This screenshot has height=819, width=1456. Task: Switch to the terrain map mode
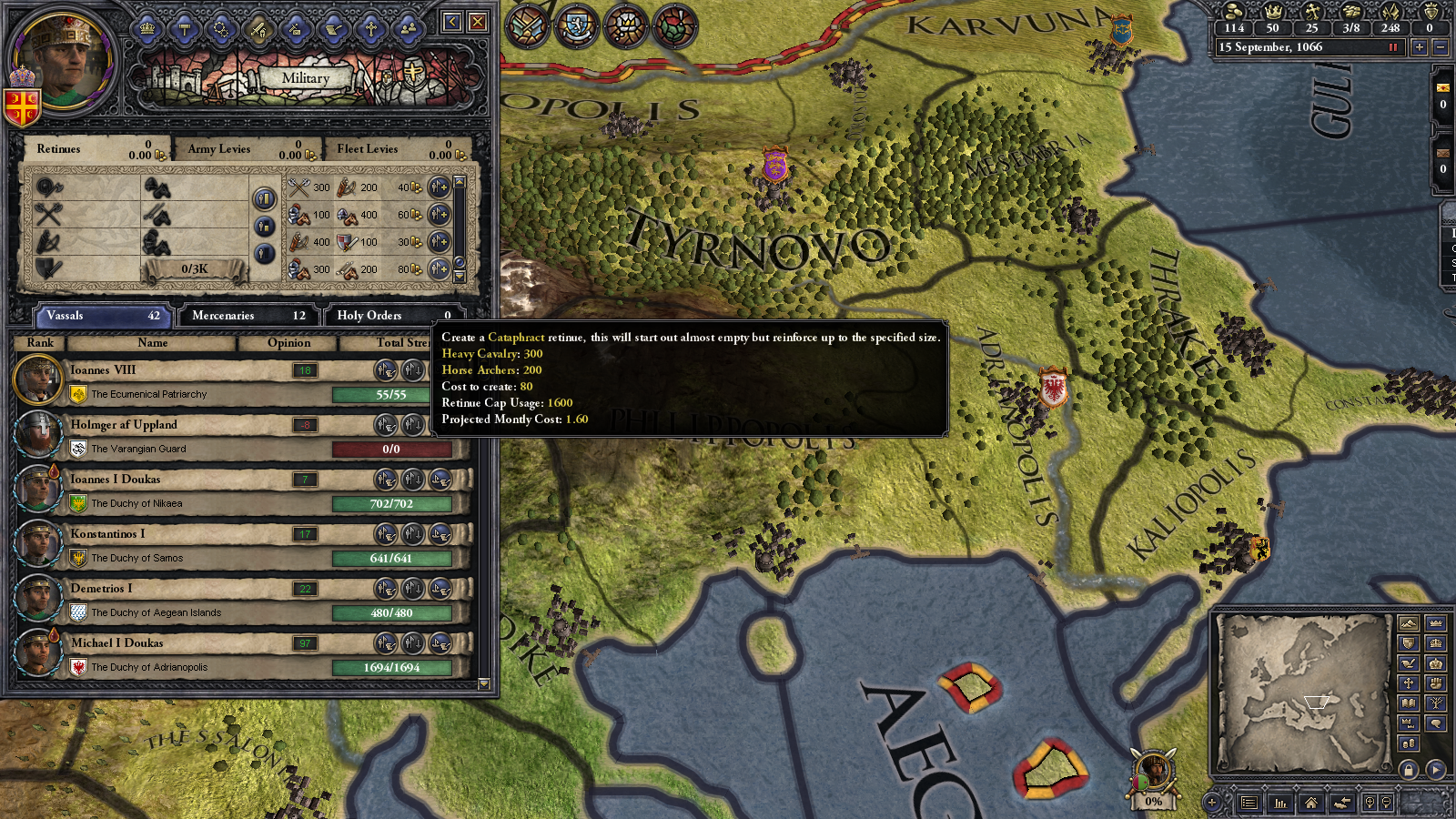(1408, 623)
